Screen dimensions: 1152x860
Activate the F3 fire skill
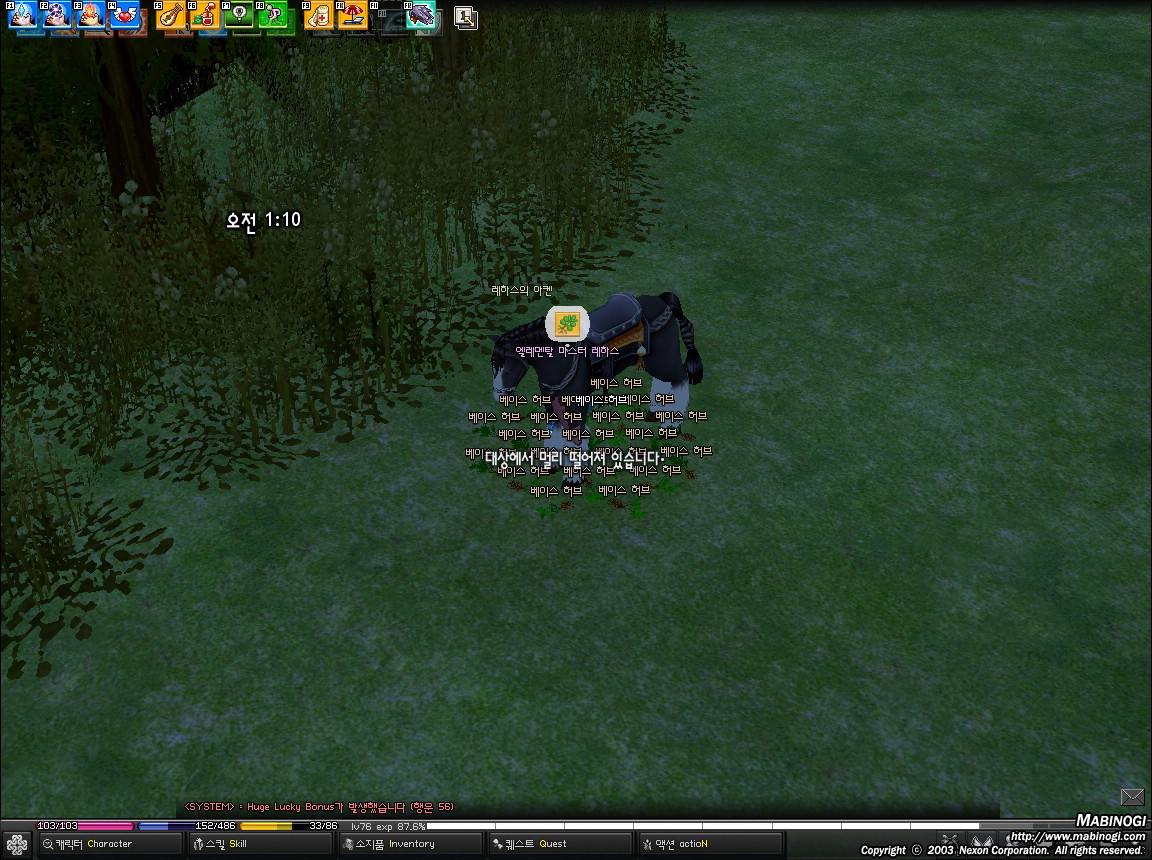90,15
